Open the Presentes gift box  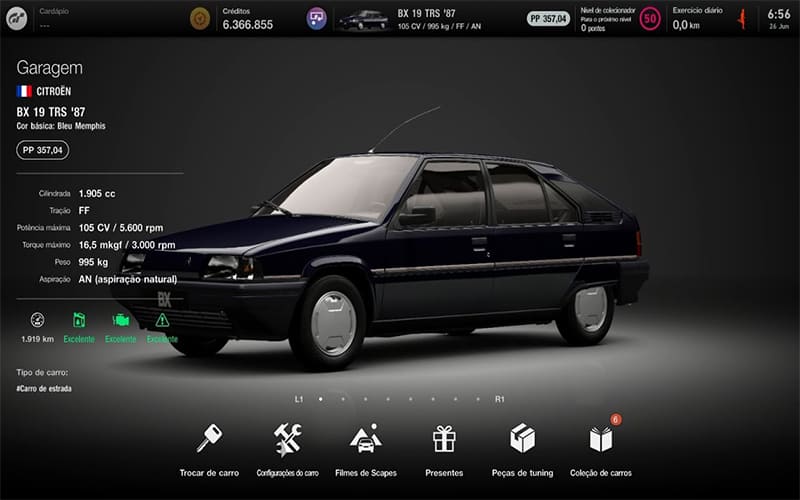444,439
